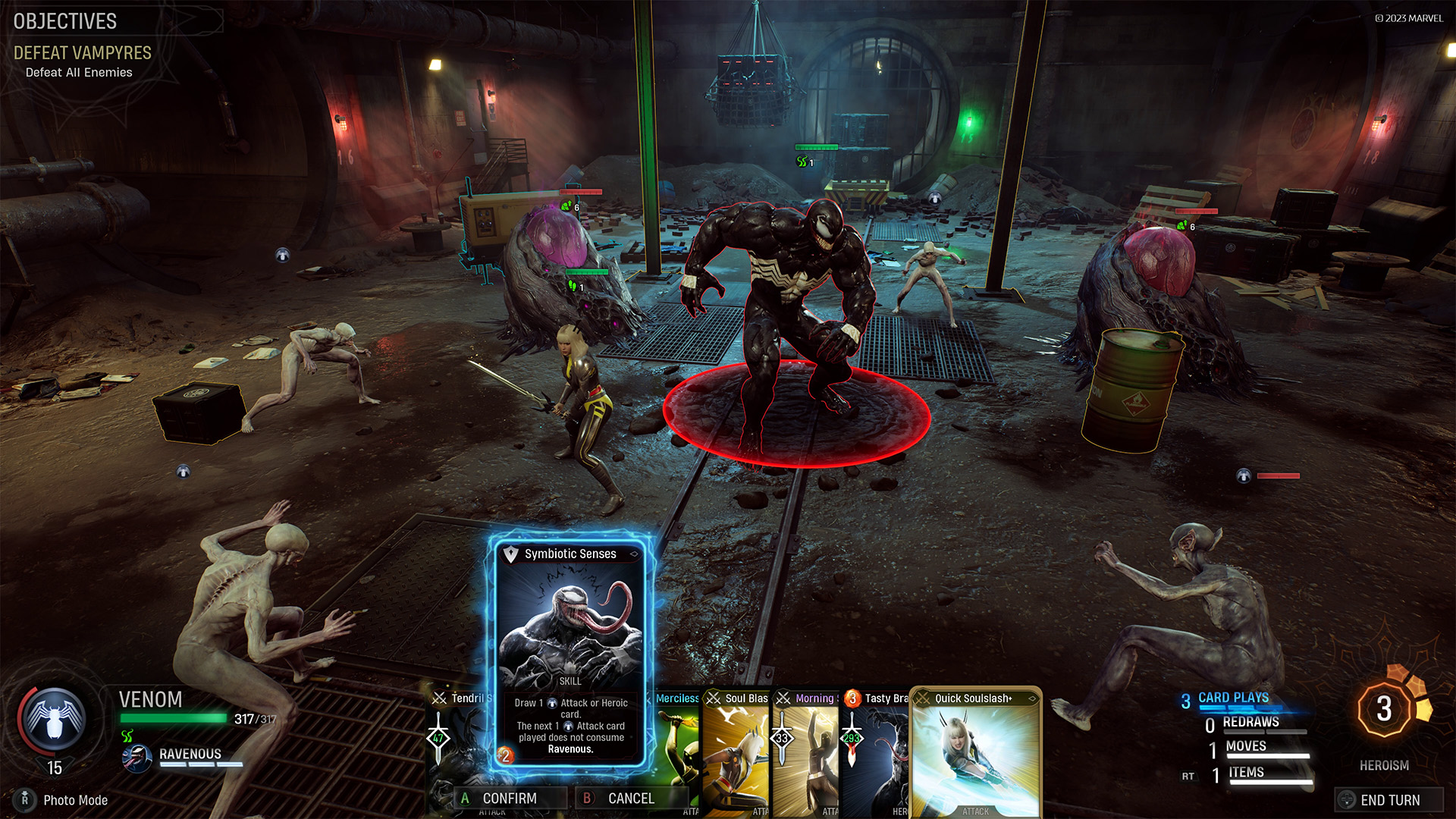The width and height of the screenshot is (1456, 819).
Task: Show the Heroism meter details
Action: [x=1385, y=711]
